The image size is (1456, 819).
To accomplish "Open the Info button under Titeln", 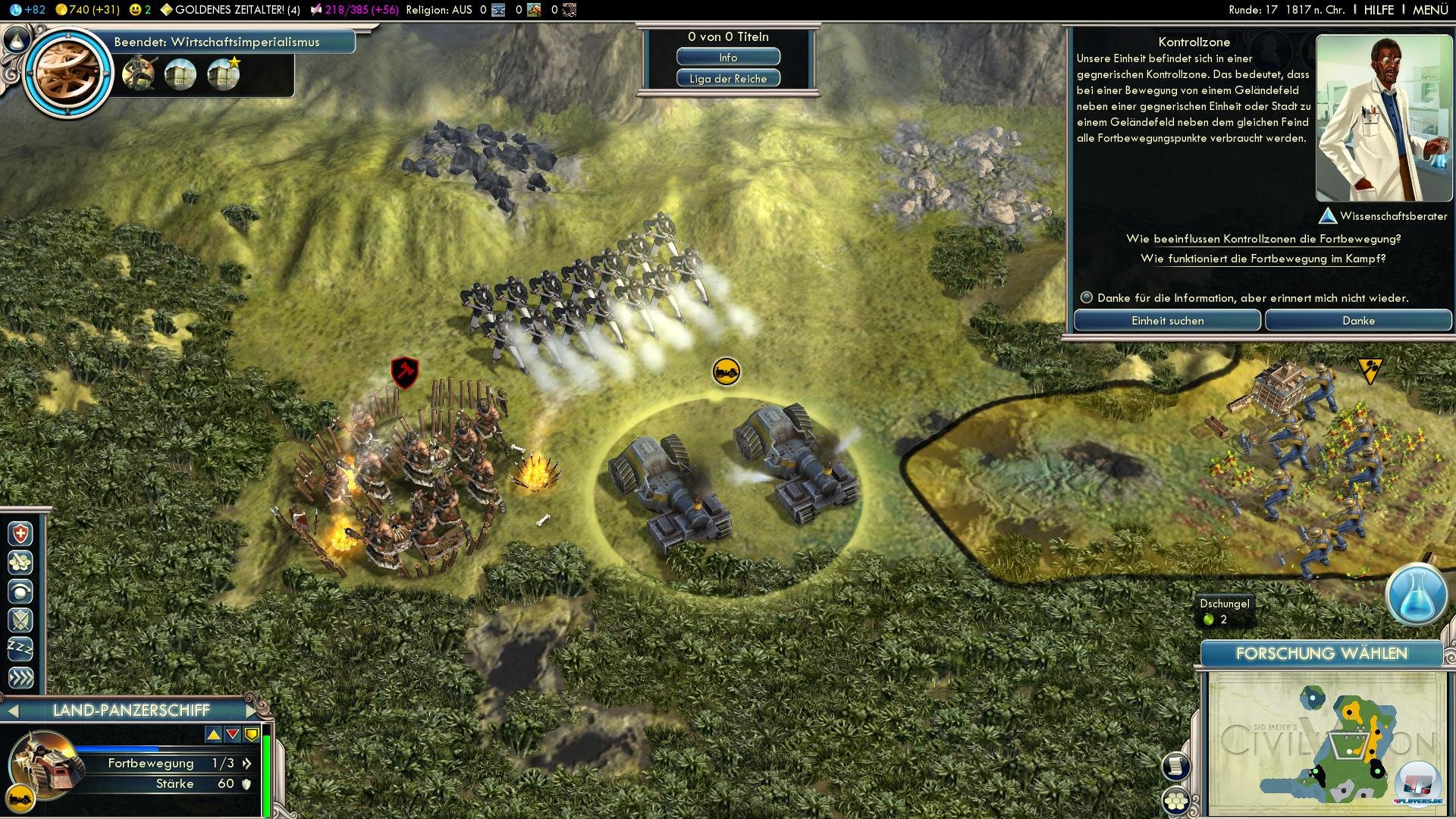I will click(x=728, y=58).
